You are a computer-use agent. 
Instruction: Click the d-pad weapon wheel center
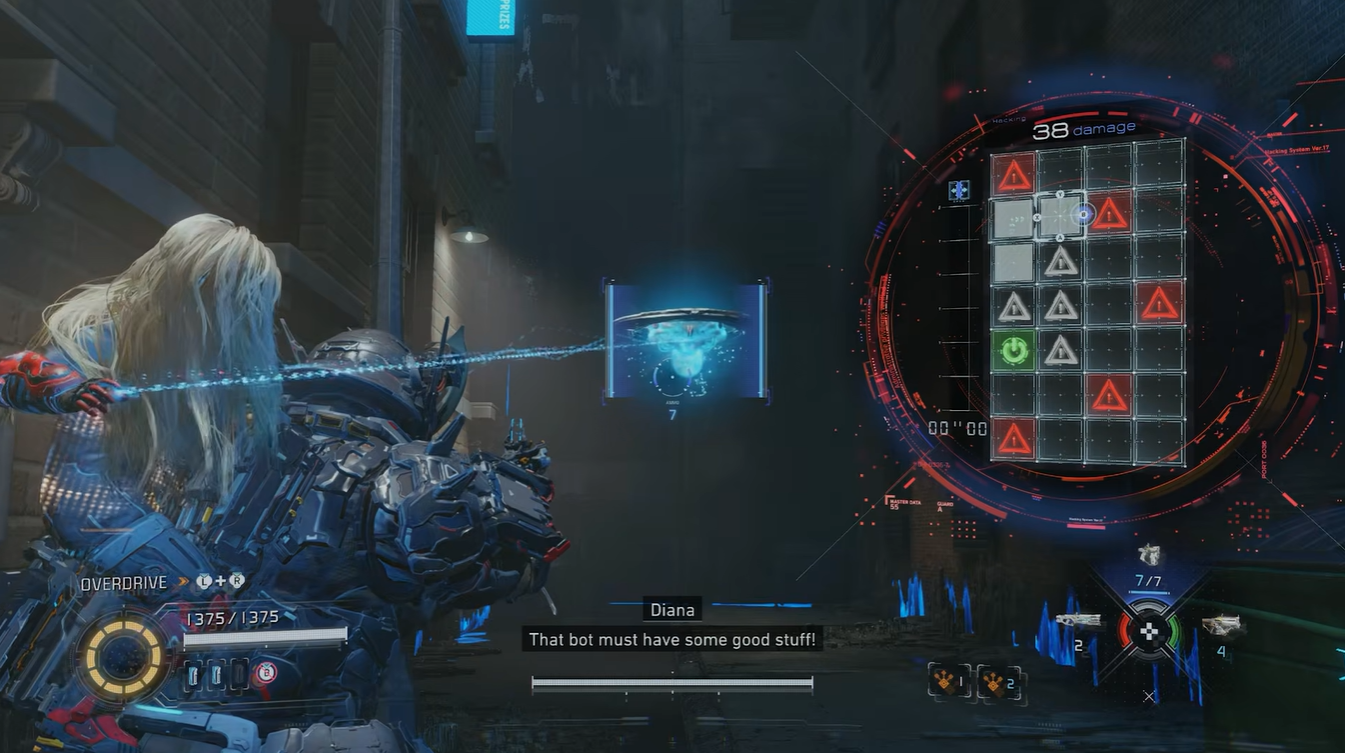[1150, 631]
